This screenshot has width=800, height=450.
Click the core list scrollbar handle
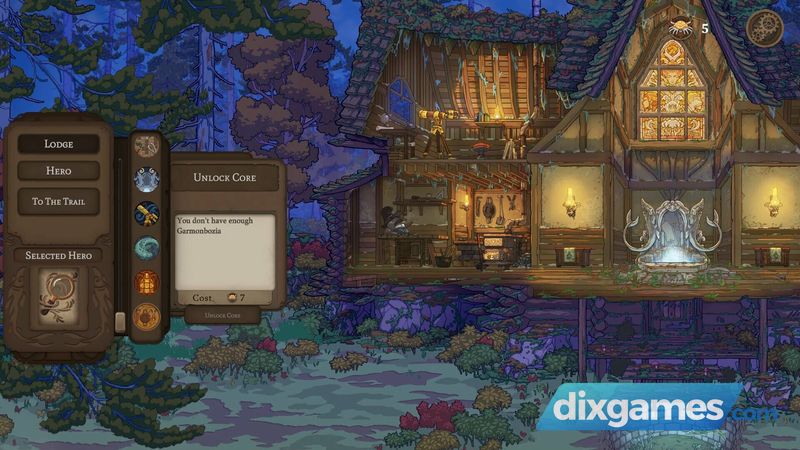120,322
